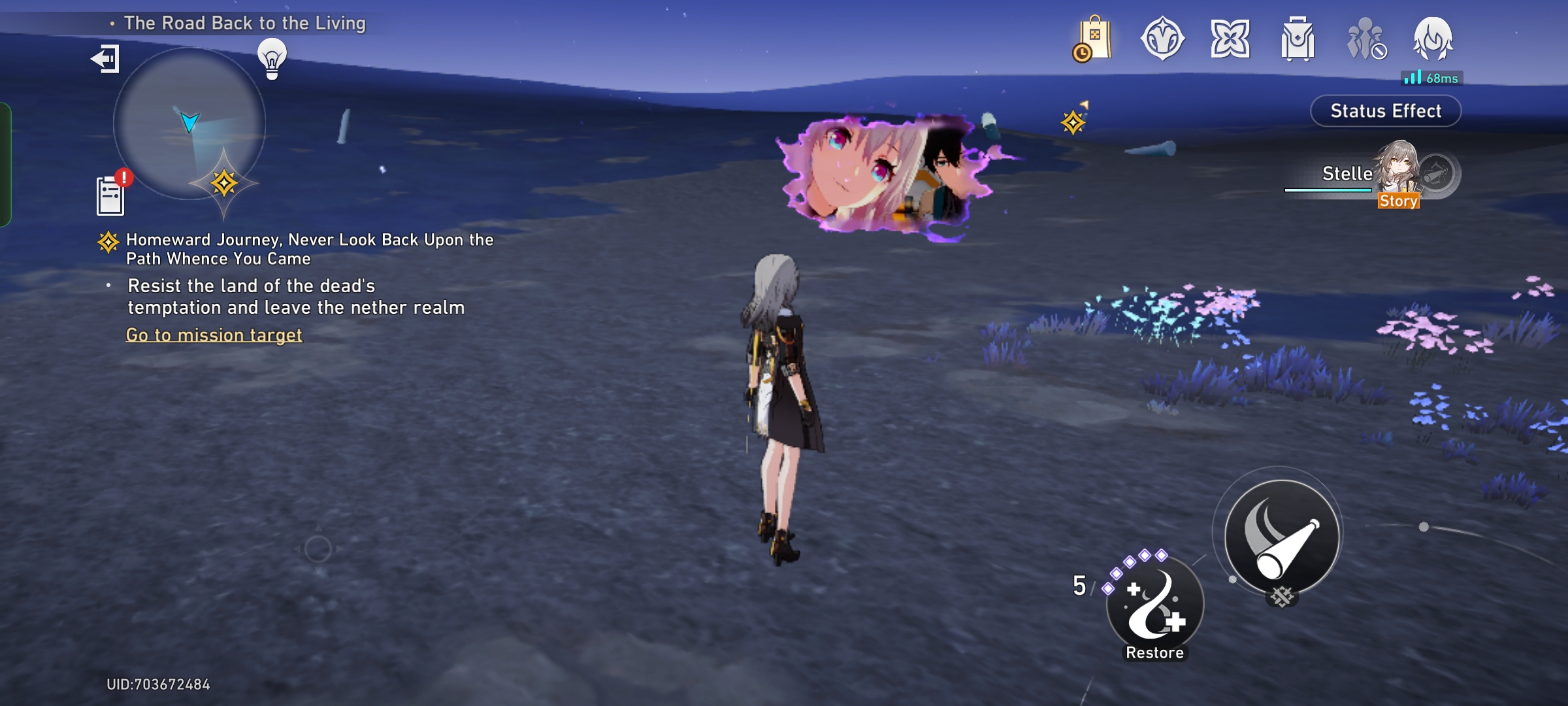
Task: Click Go to mission target
Action: 214,335
